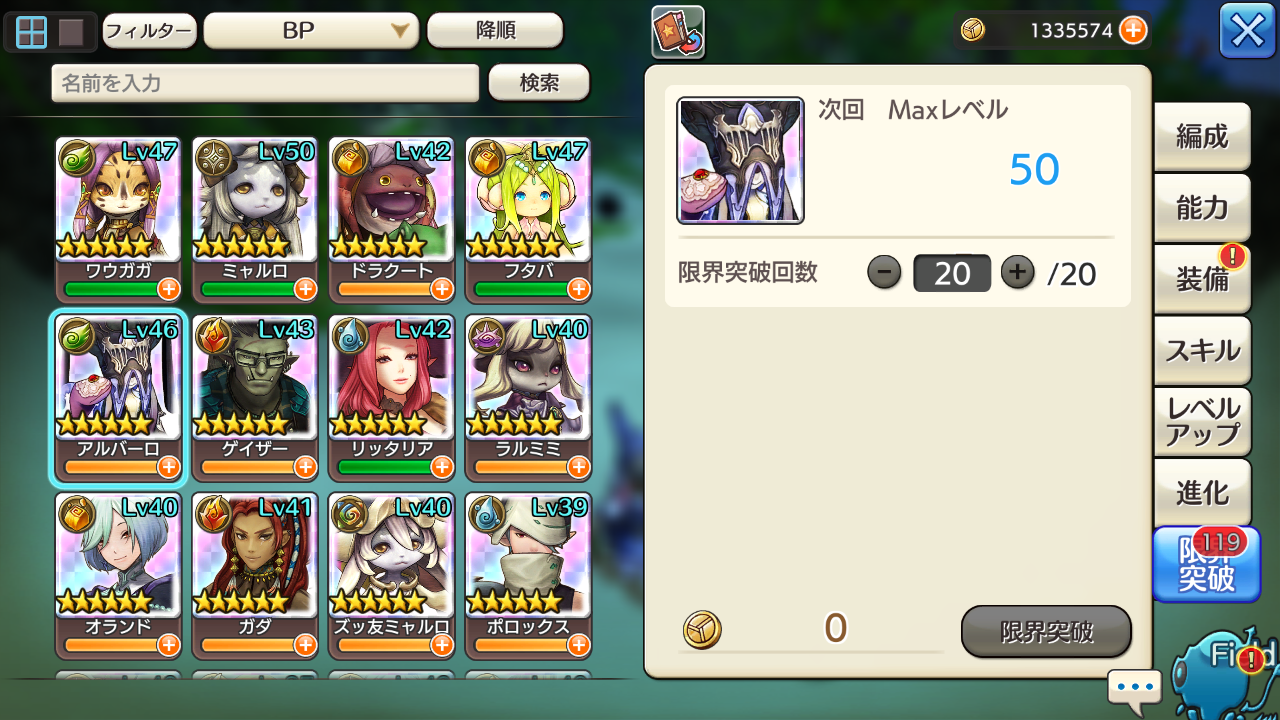
Task: Go to the 装備 equipment tab
Action: coord(1202,279)
